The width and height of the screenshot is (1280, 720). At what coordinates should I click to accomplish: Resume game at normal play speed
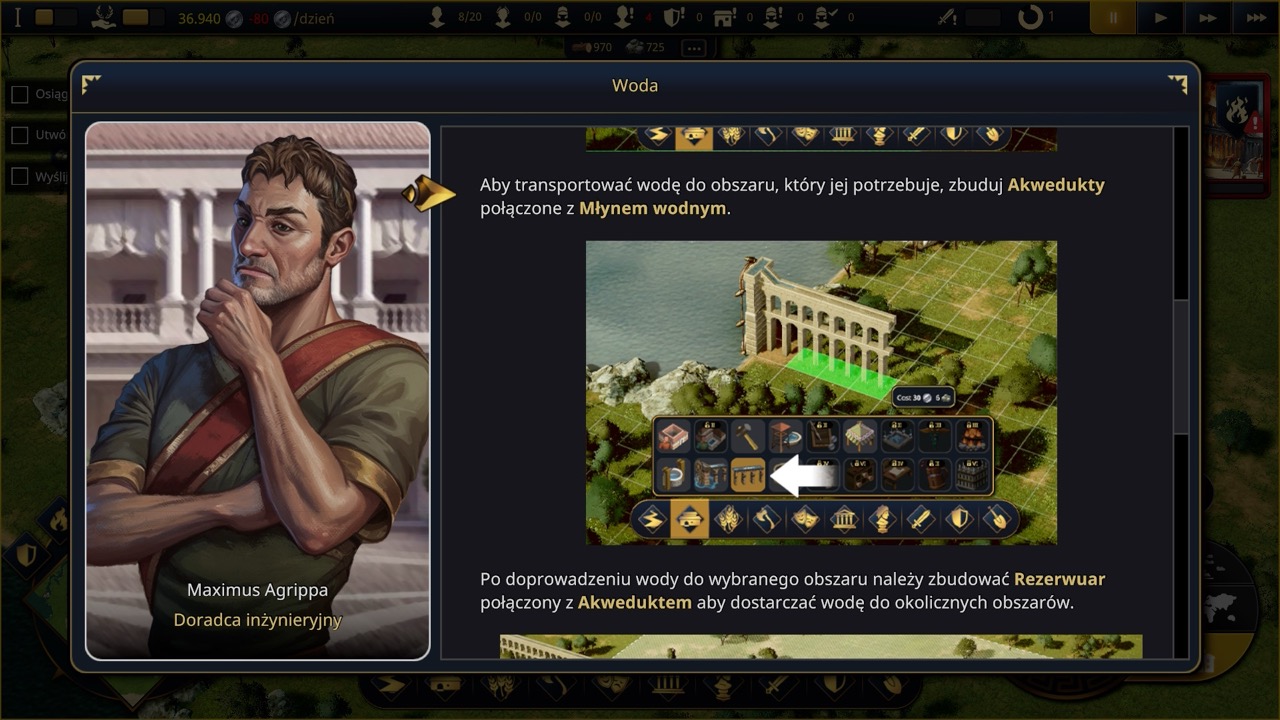[1160, 18]
